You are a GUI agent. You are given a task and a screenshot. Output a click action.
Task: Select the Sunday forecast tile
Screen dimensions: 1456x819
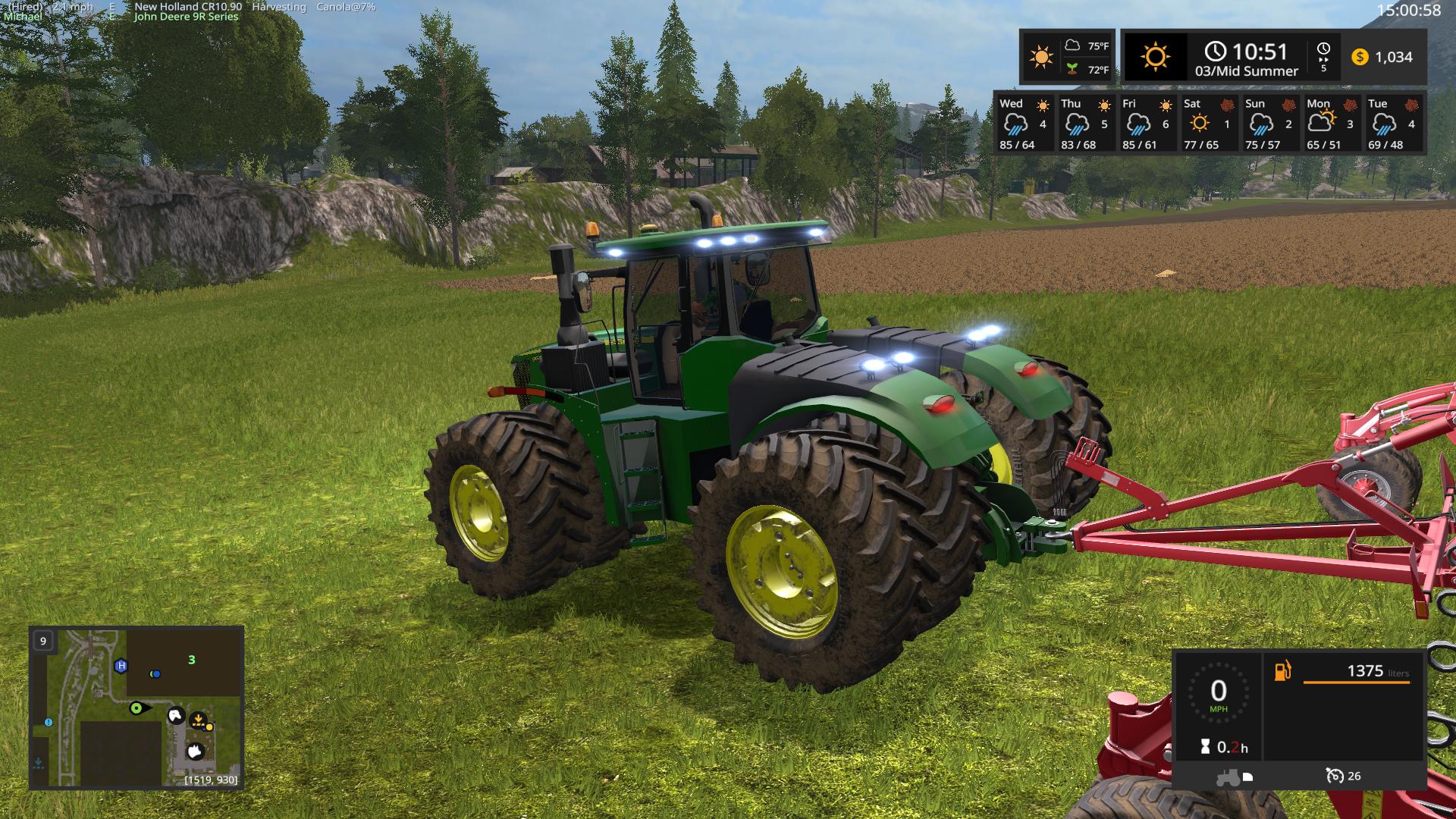(1269, 123)
